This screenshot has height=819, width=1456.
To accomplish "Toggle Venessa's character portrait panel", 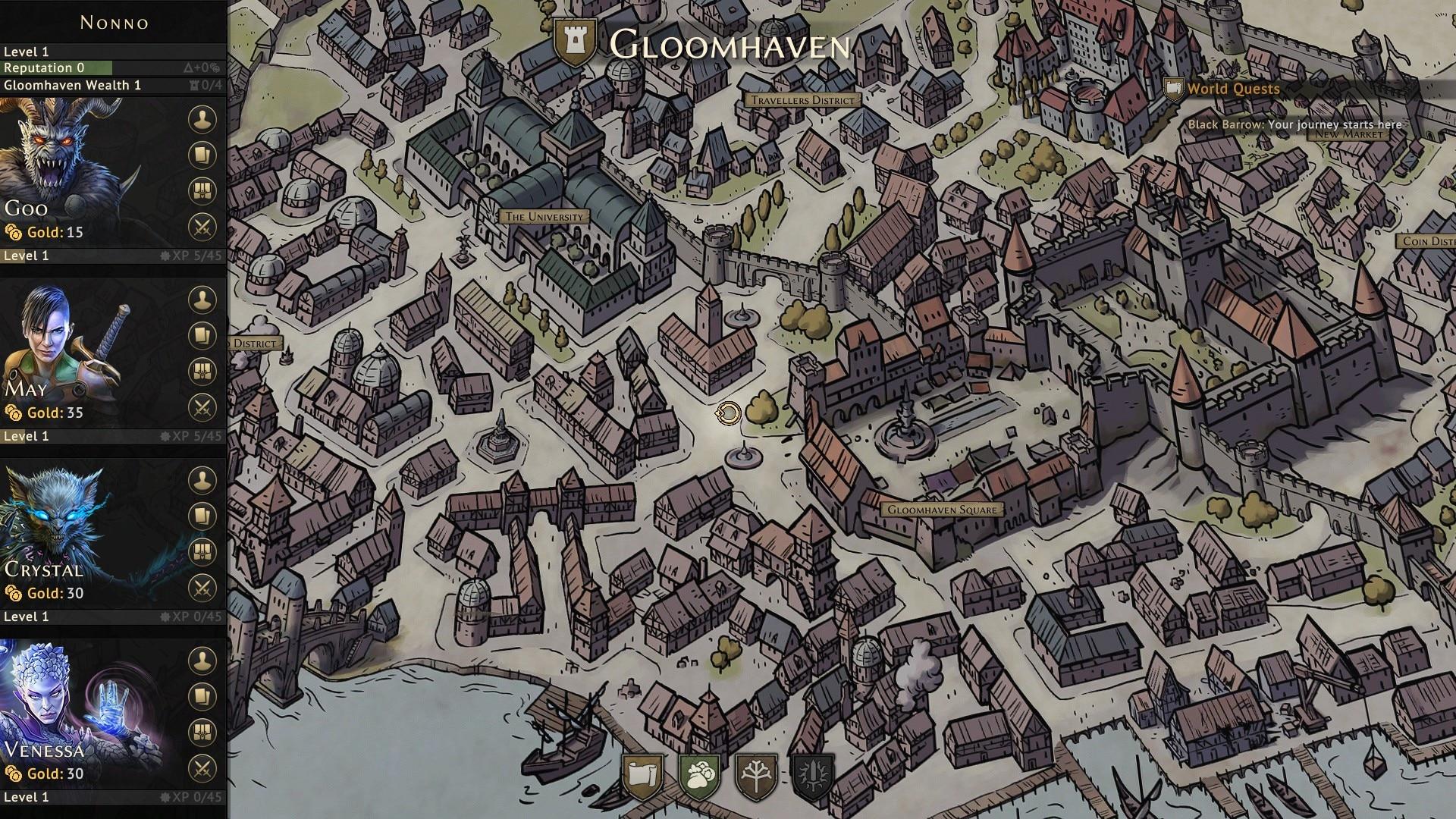I will pos(201,661).
